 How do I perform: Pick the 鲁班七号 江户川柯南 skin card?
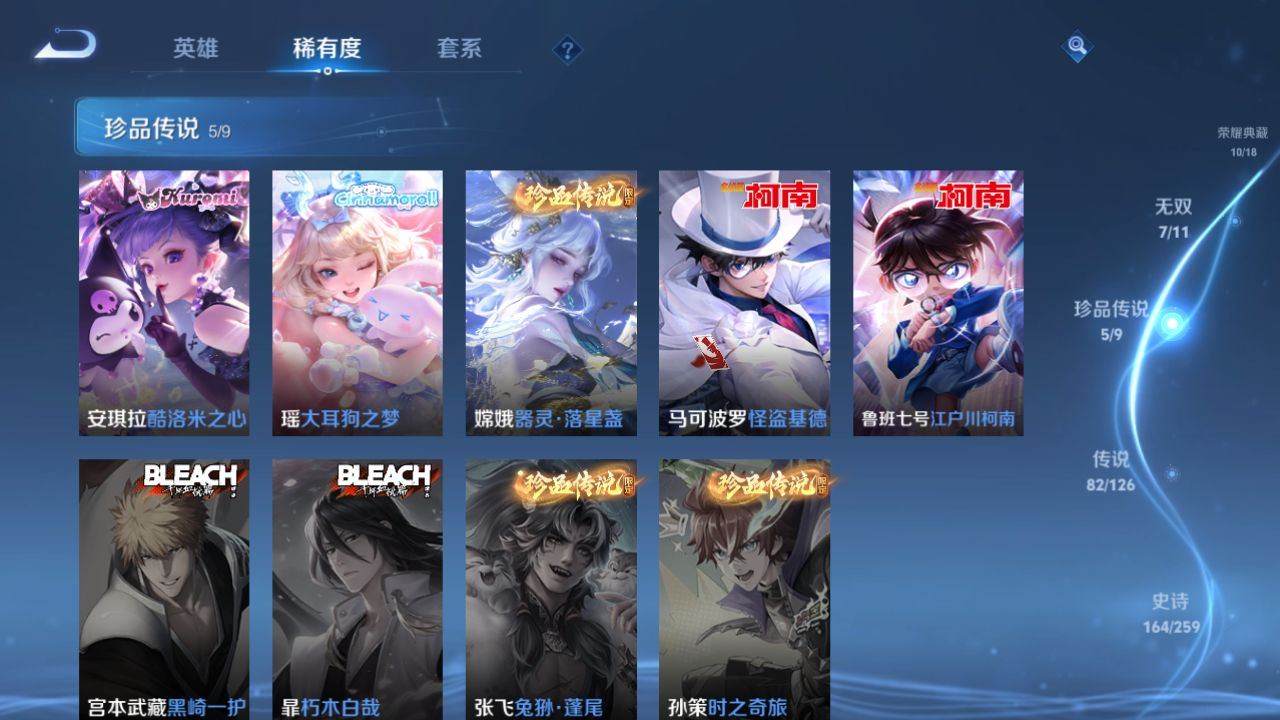click(937, 302)
